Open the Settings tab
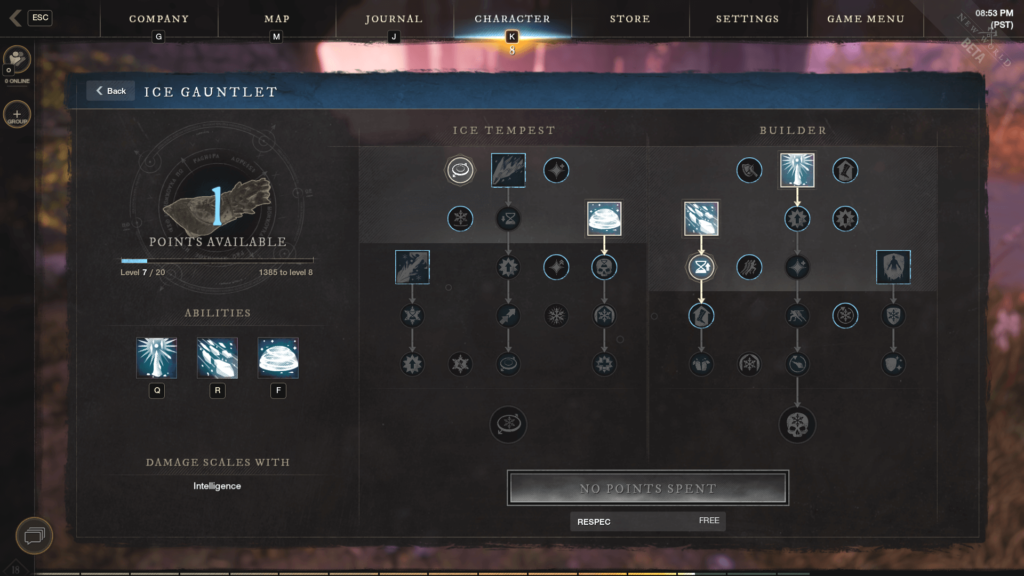The height and width of the screenshot is (576, 1024). click(x=747, y=19)
